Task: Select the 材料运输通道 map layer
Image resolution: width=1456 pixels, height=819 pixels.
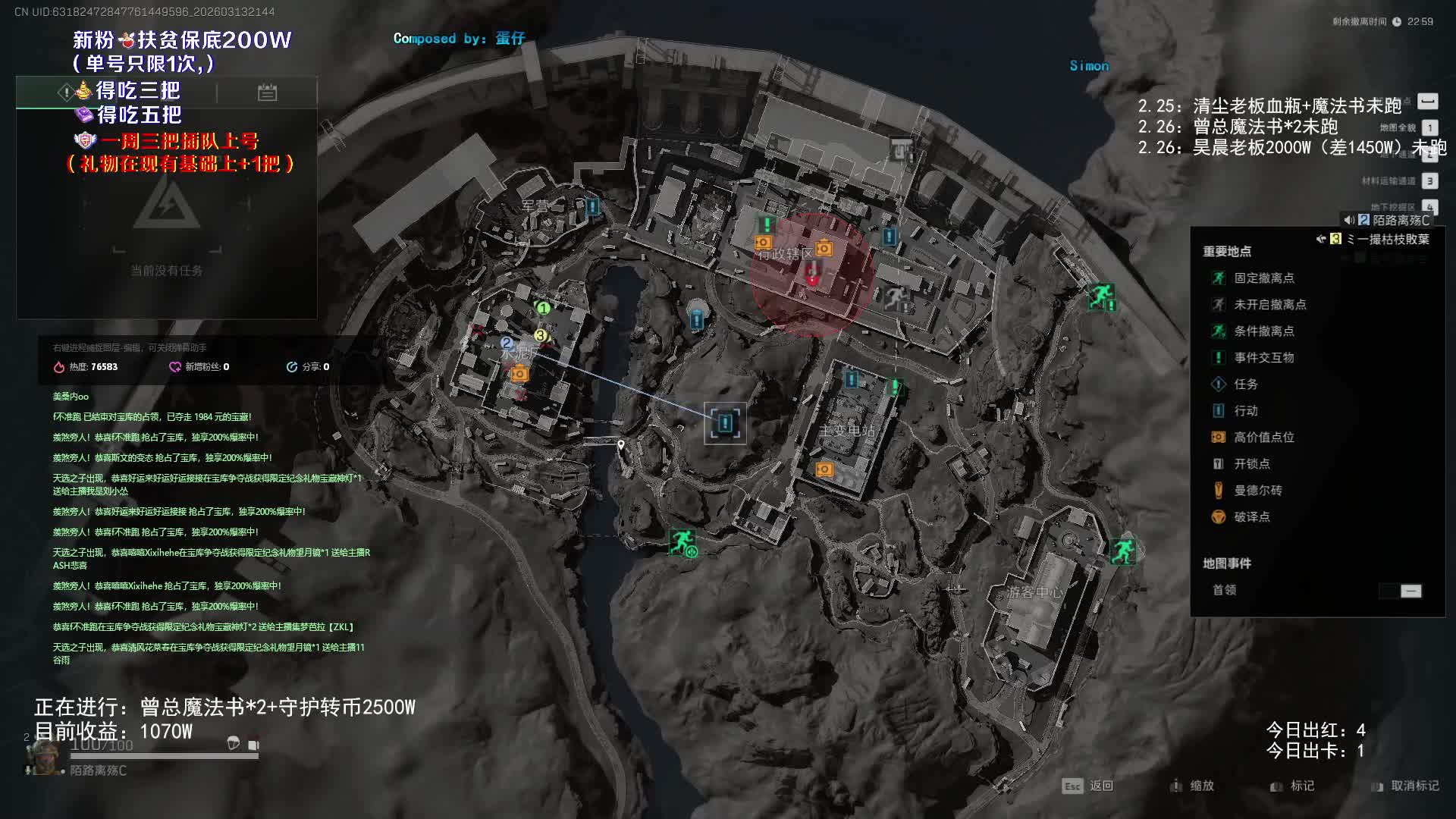Action: [x=1429, y=181]
